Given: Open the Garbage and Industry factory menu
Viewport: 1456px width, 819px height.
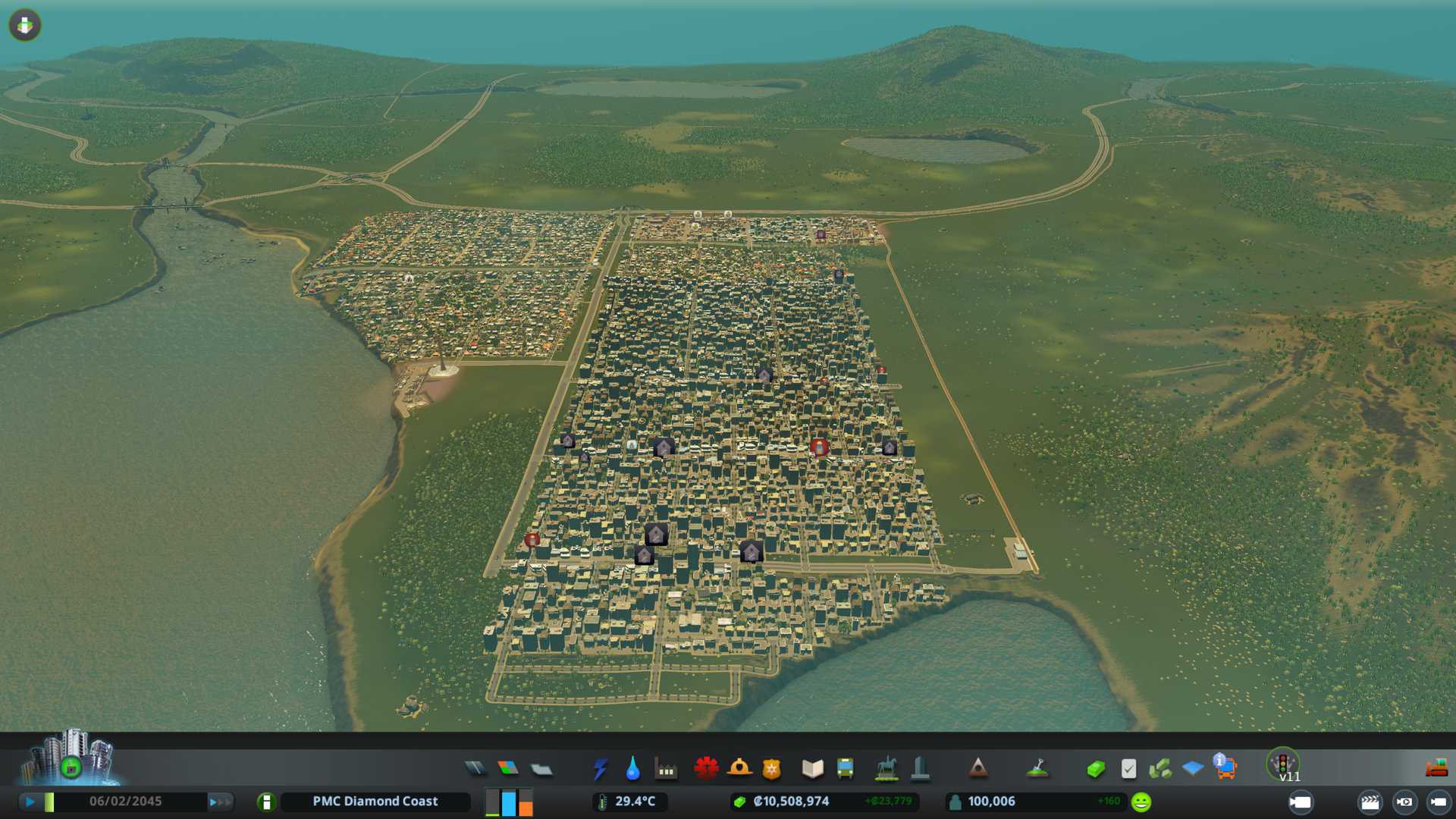Looking at the screenshot, I should [x=666, y=769].
